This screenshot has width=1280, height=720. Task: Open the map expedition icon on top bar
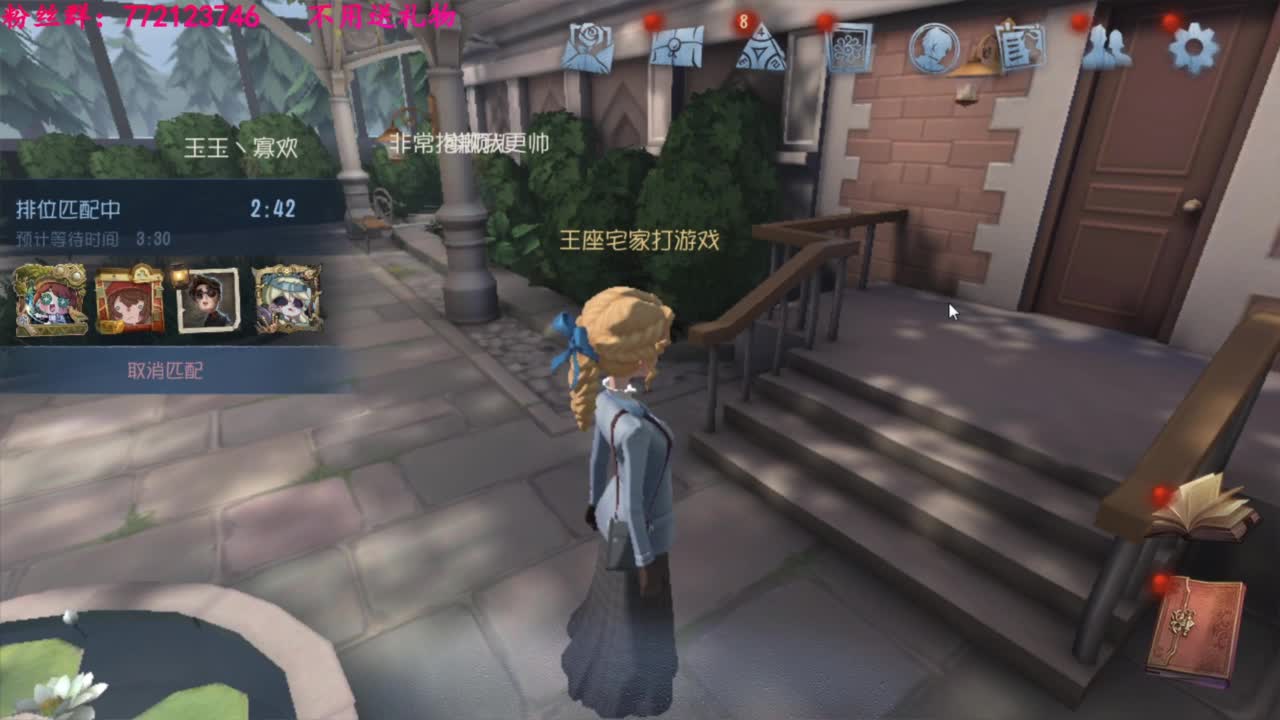pyautogui.click(x=680, y=47)
